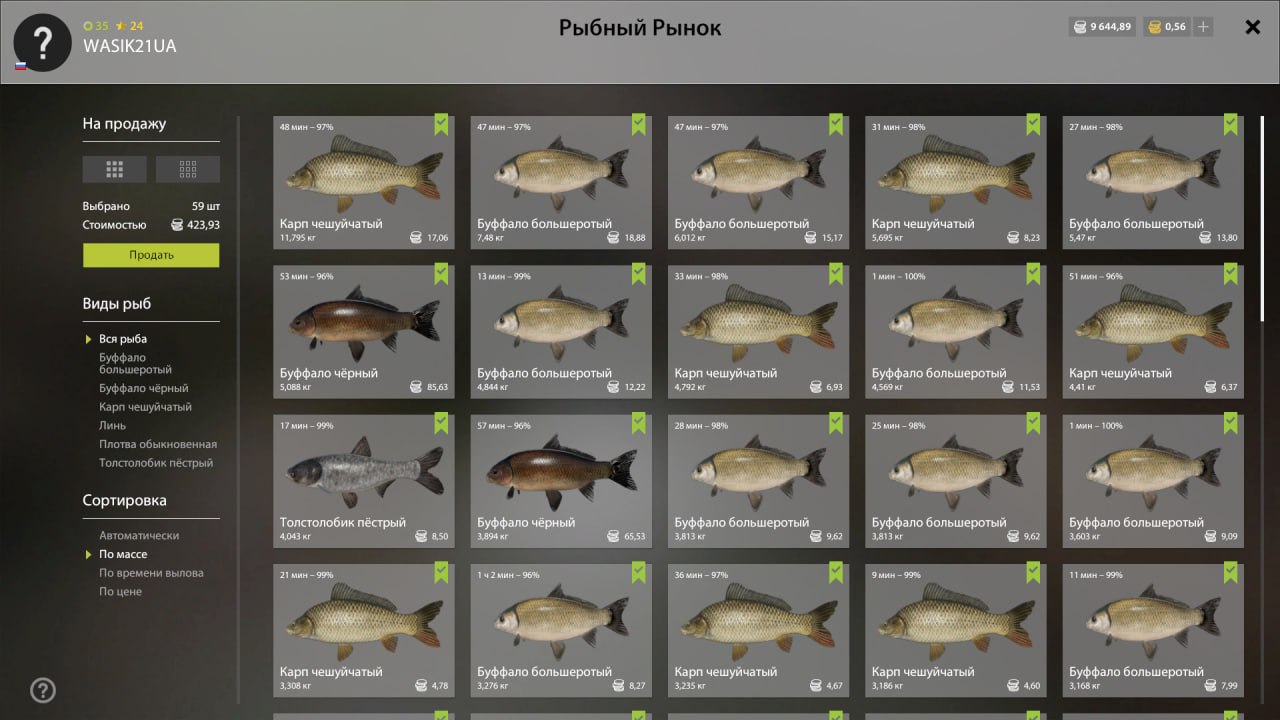
Task: Sort fish По времени вылова
Action: point(151,573)
